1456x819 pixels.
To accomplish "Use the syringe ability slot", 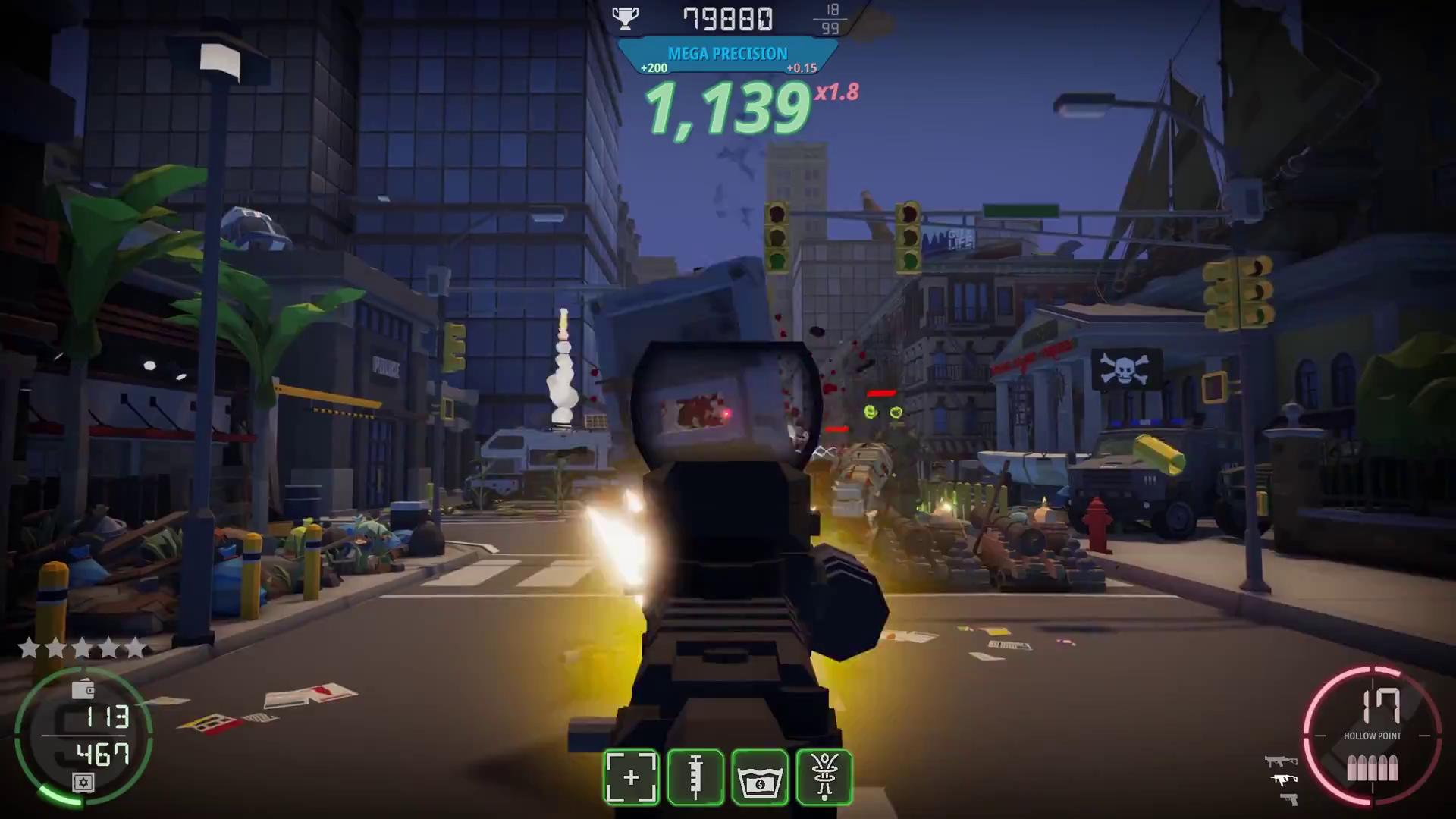I will click(x=695, y=777).
